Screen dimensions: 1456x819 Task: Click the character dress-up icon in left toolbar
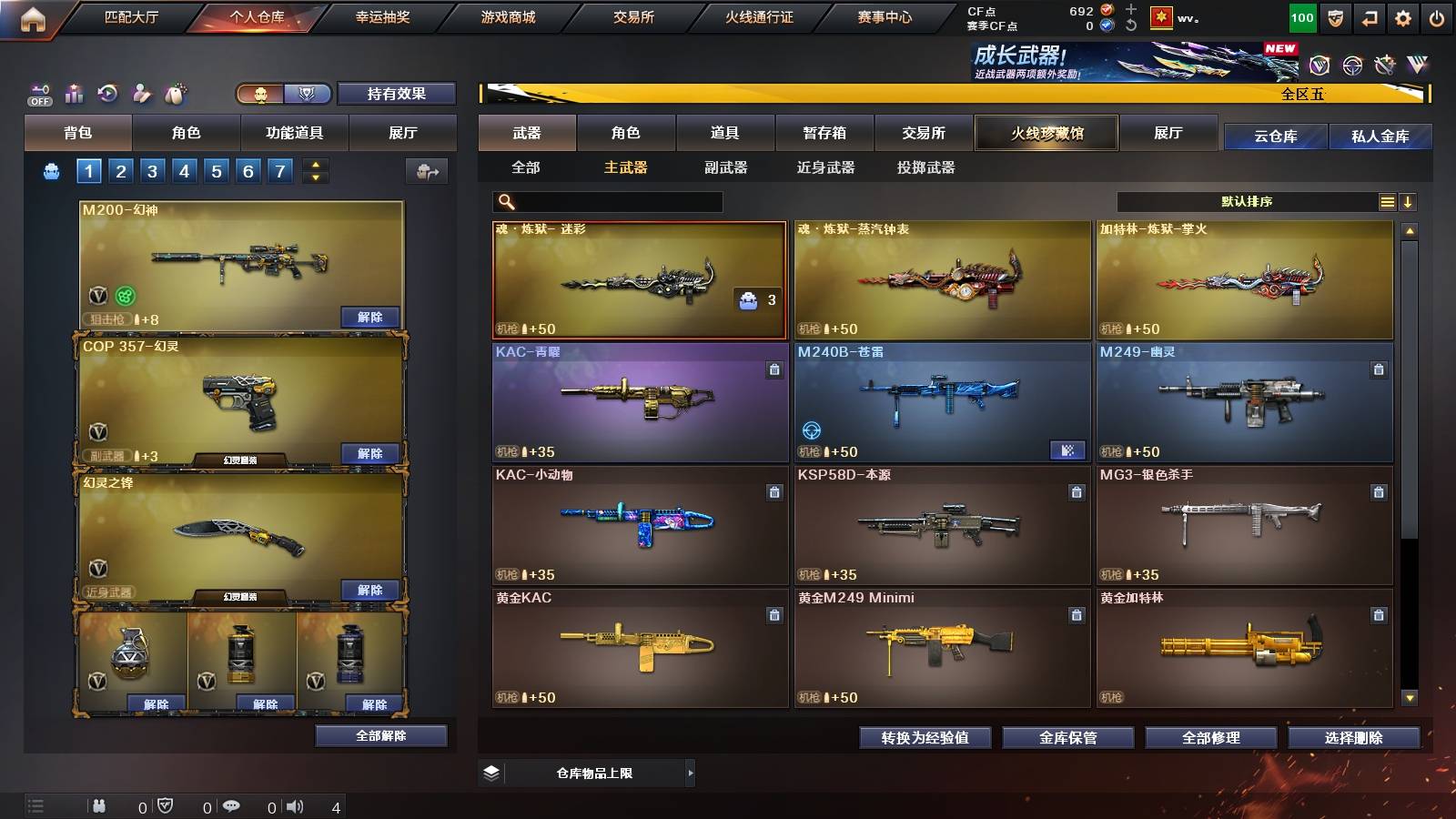(x=141, y=93)
